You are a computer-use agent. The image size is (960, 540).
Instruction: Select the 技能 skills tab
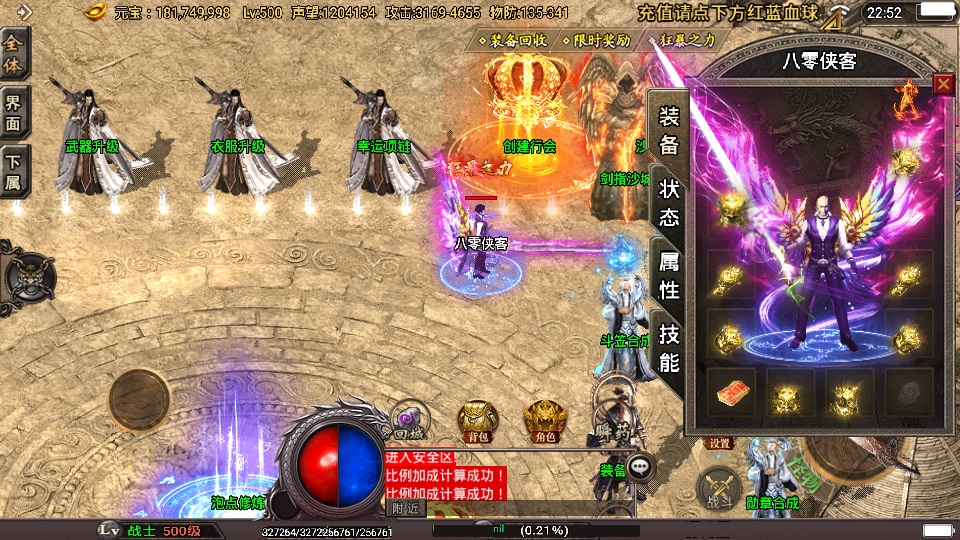click(x=668, y=348)
